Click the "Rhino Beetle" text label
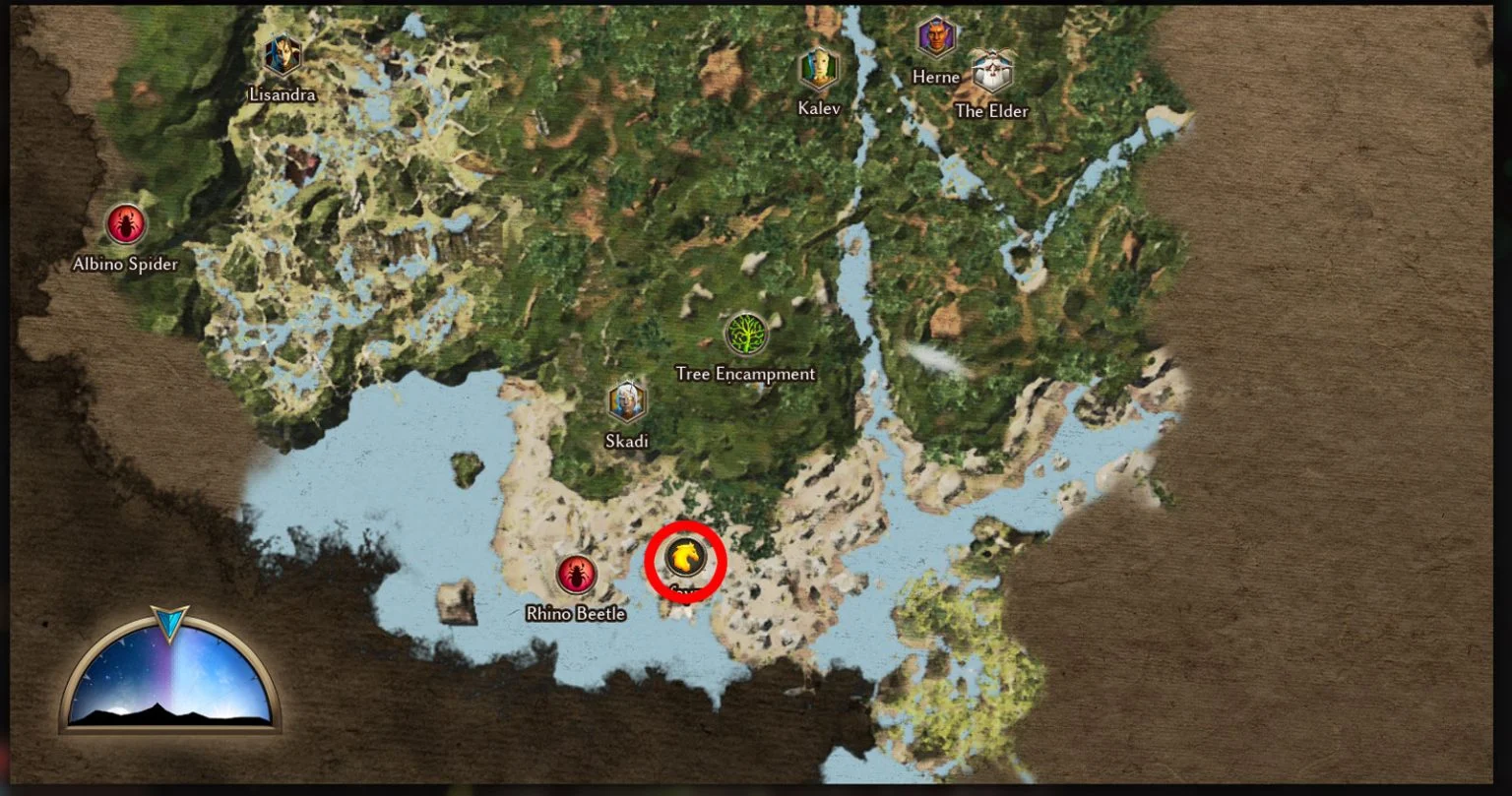1512x796 pixels. pos(576,613)
